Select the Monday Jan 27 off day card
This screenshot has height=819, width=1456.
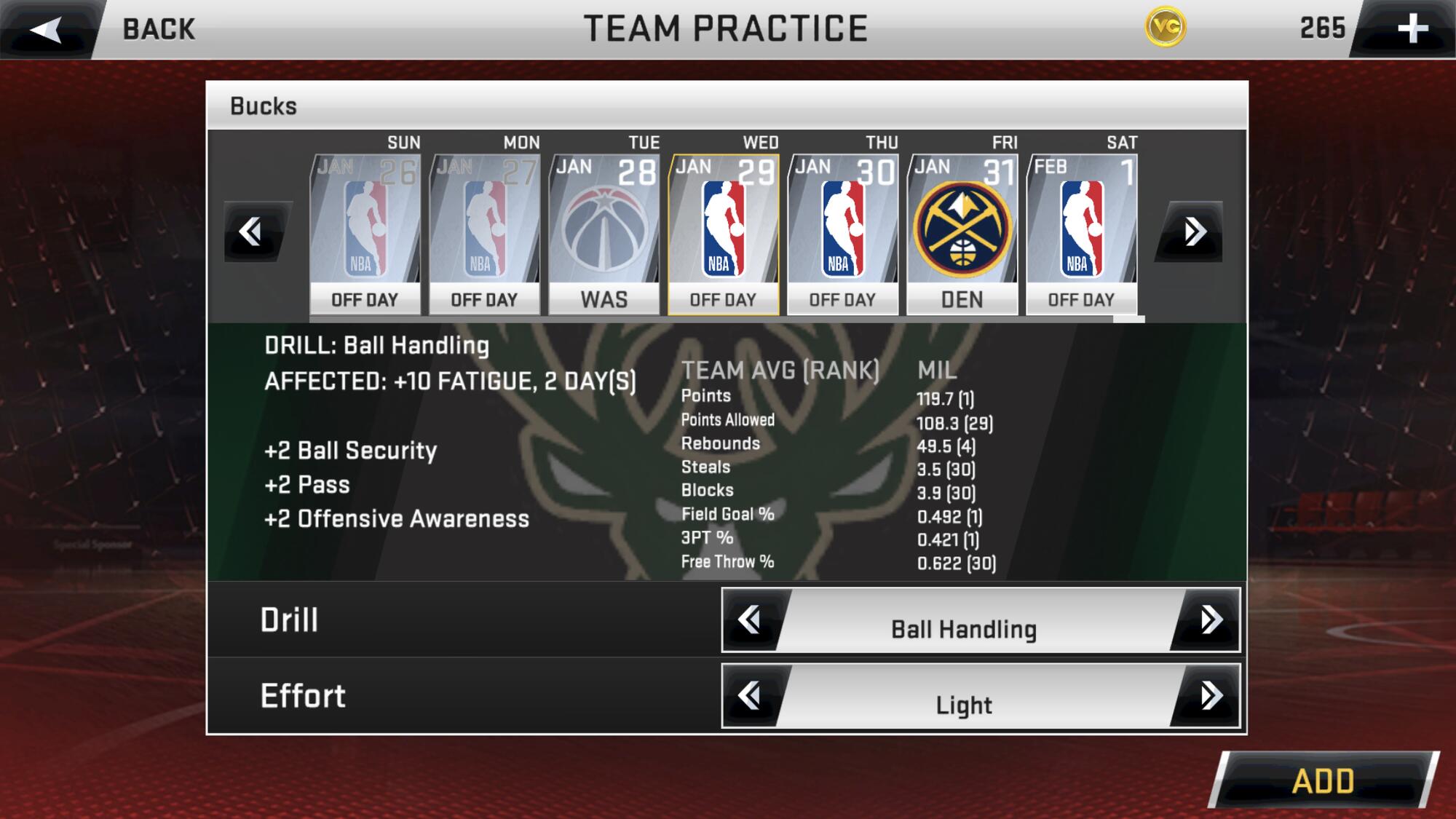[x=484, y=233]
